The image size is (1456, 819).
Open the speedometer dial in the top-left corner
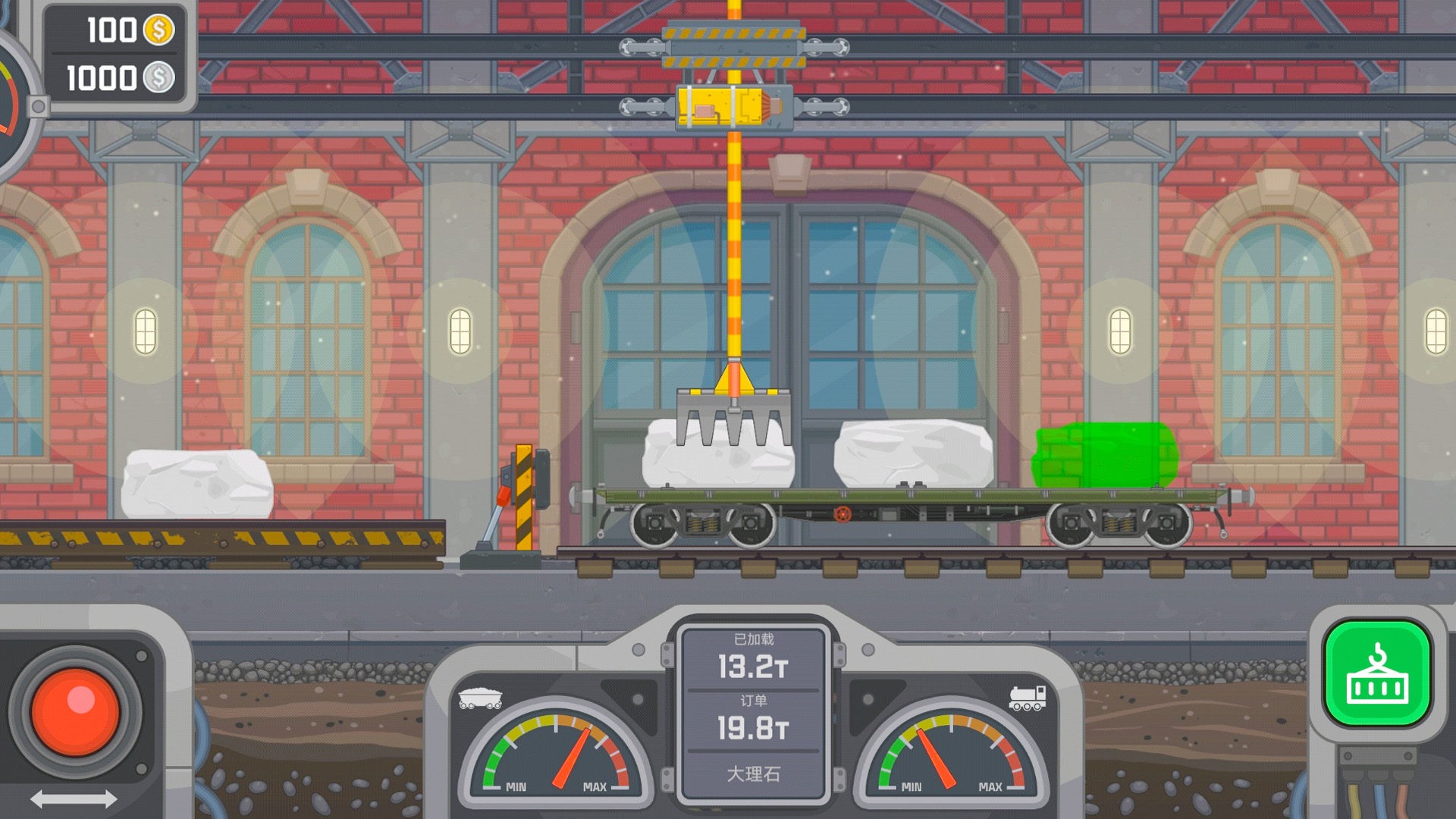point(11,99)
